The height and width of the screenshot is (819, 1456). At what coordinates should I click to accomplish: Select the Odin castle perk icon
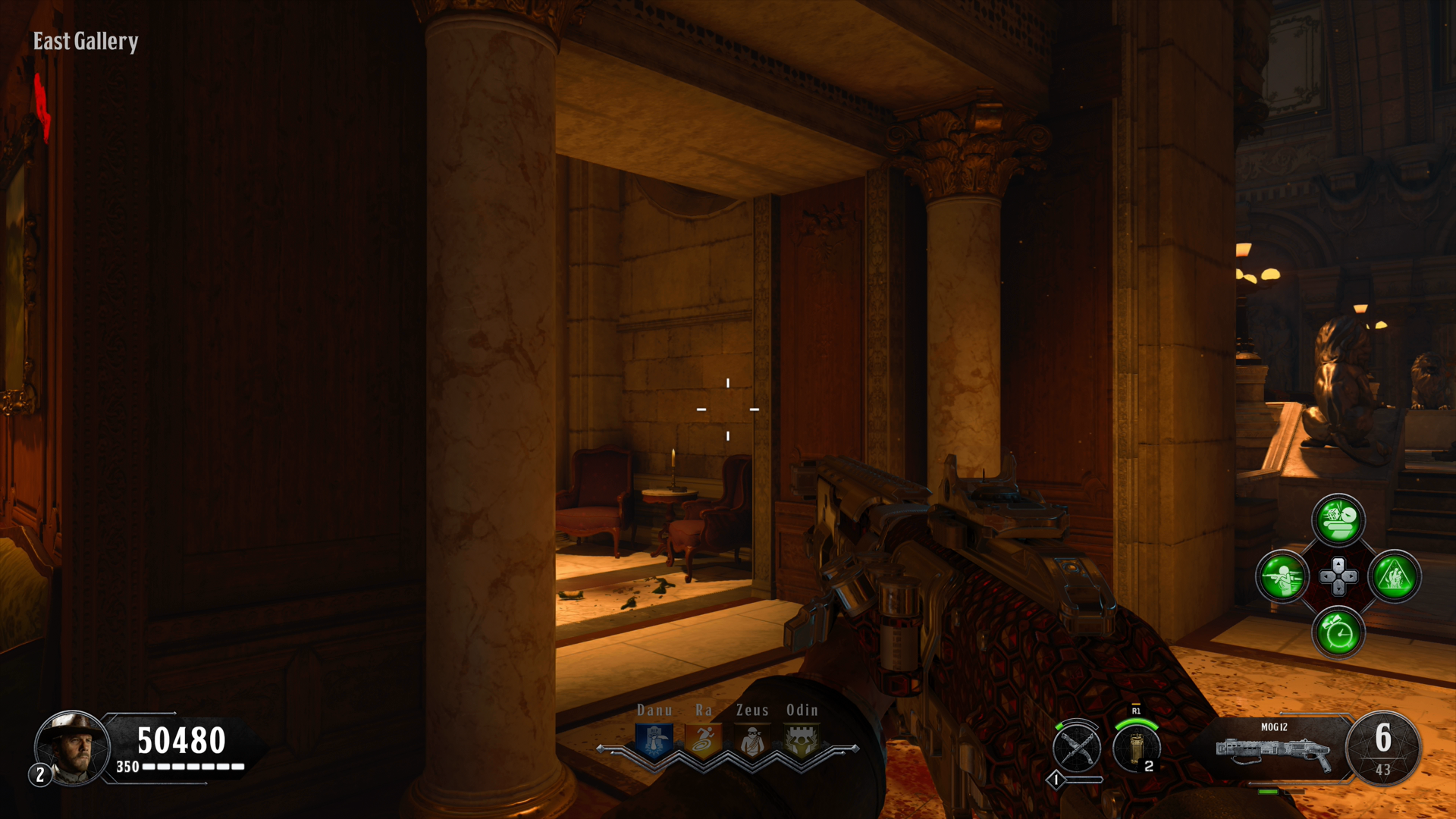coord(802,741)
